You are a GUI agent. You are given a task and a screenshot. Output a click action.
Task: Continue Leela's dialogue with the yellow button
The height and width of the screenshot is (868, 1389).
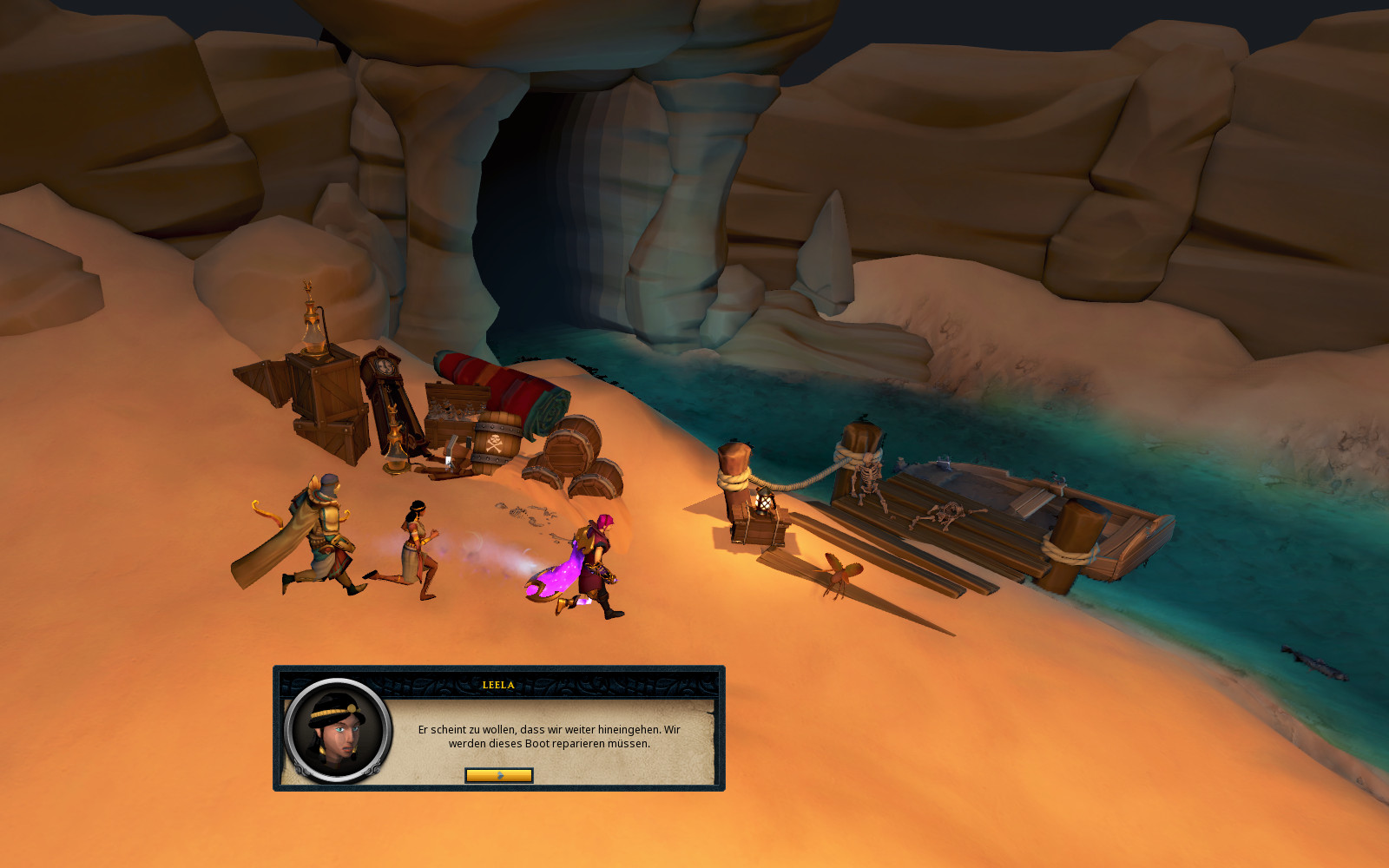click(499, 775)
